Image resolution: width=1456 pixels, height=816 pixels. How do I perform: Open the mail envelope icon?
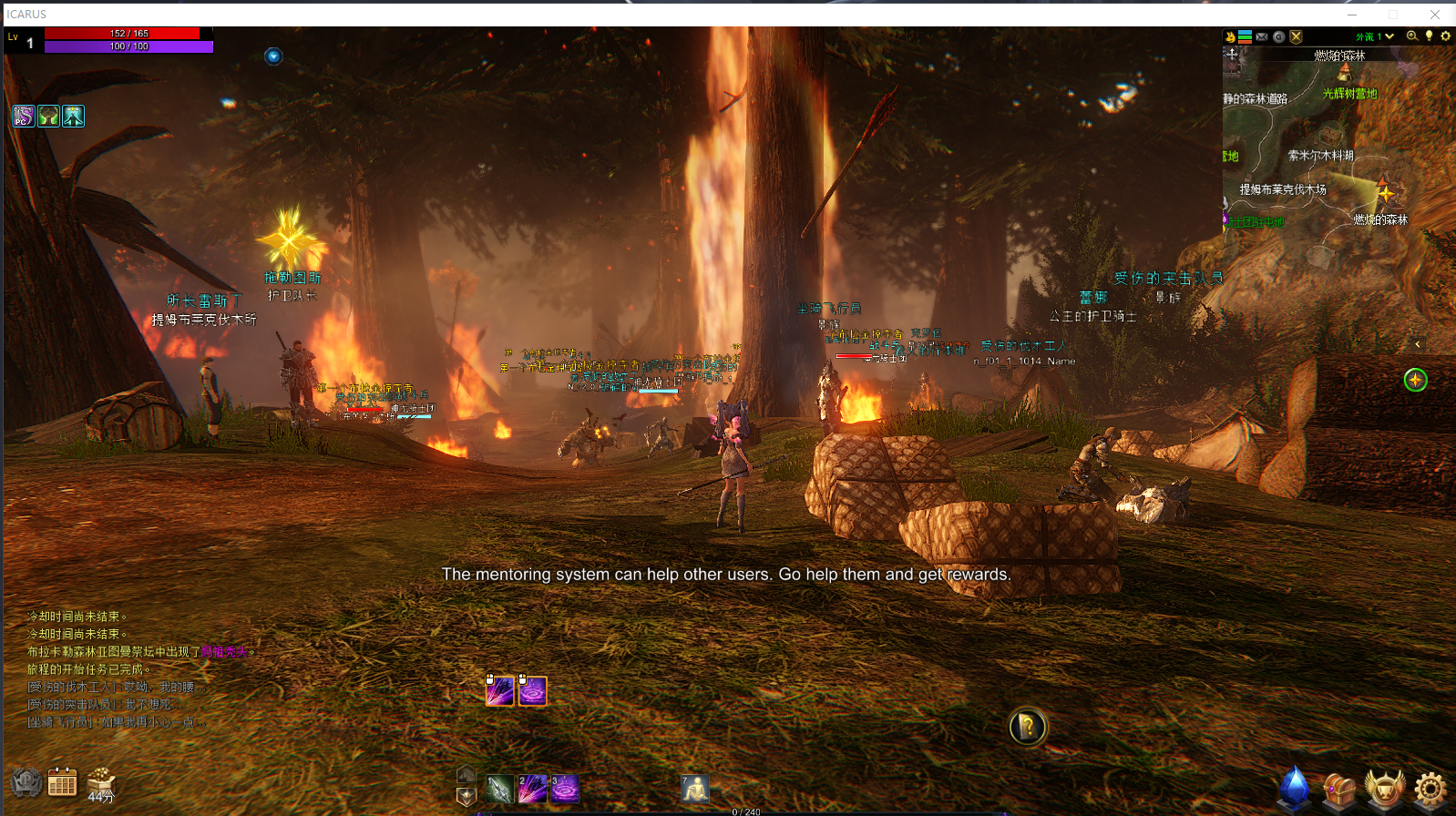point(1262,37)
